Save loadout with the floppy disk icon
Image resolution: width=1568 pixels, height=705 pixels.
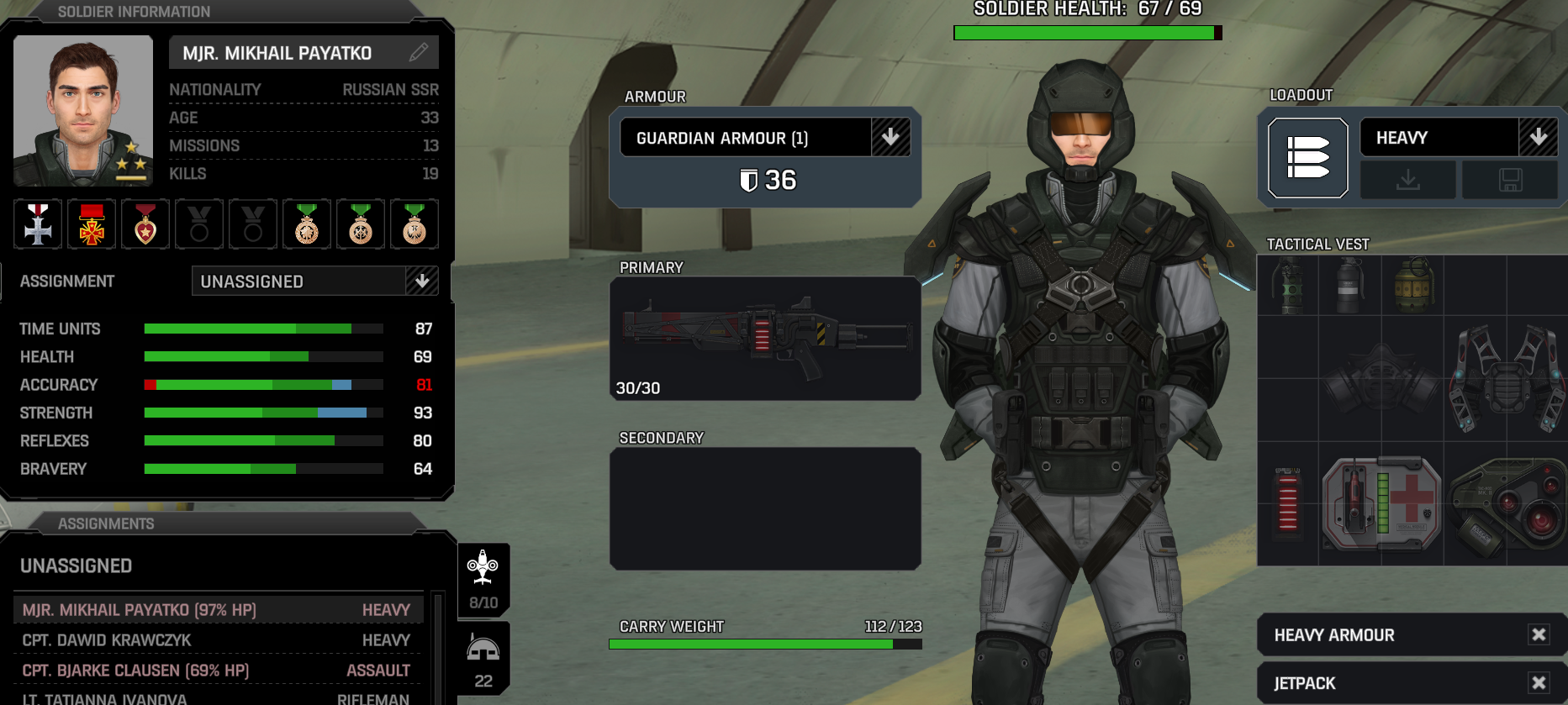(x=1510, y=180)
